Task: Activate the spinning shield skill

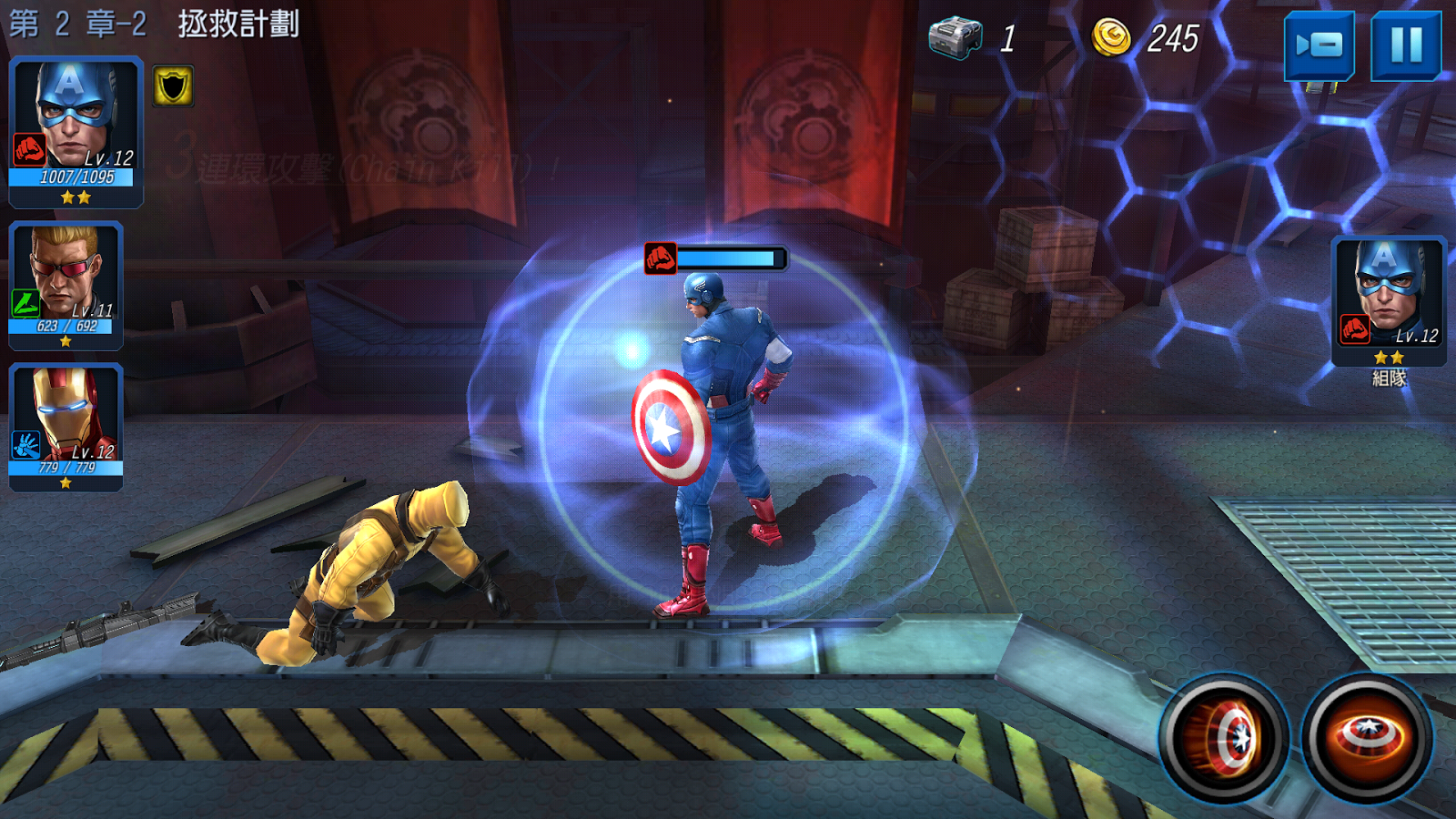Action: pyautogui.click(x=1367, y=736)
